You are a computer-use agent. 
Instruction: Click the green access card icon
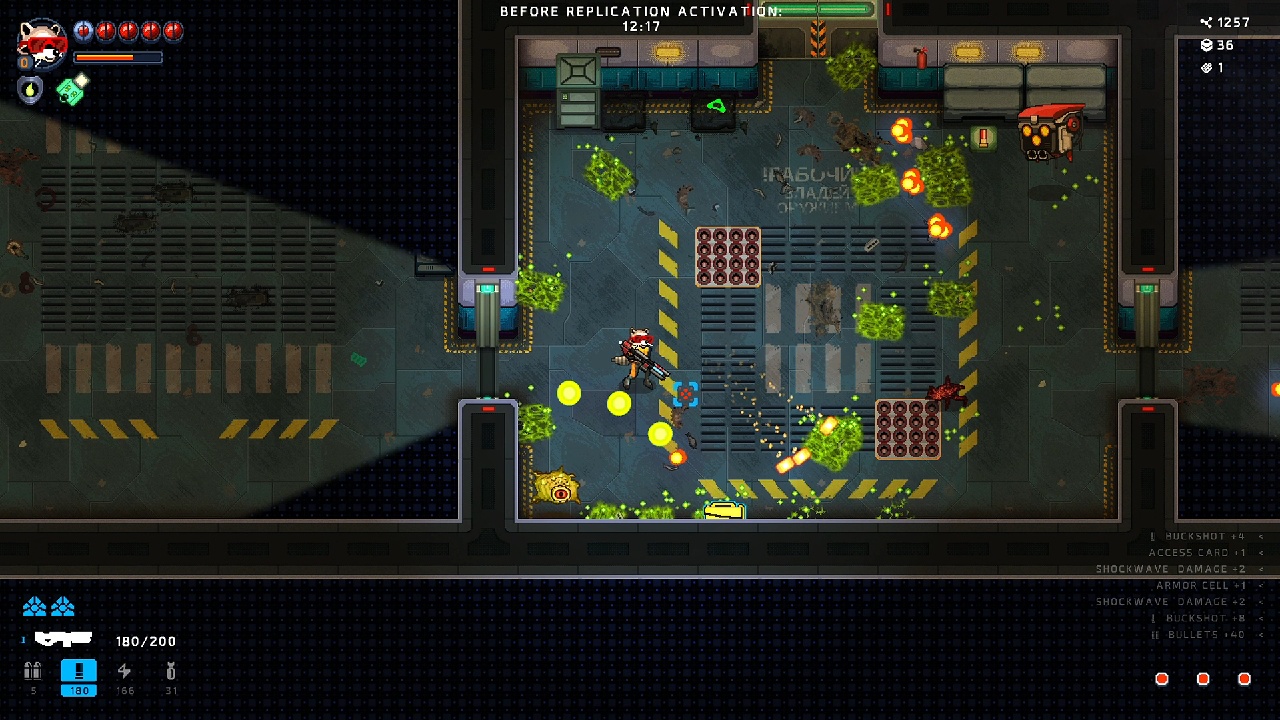72,90
